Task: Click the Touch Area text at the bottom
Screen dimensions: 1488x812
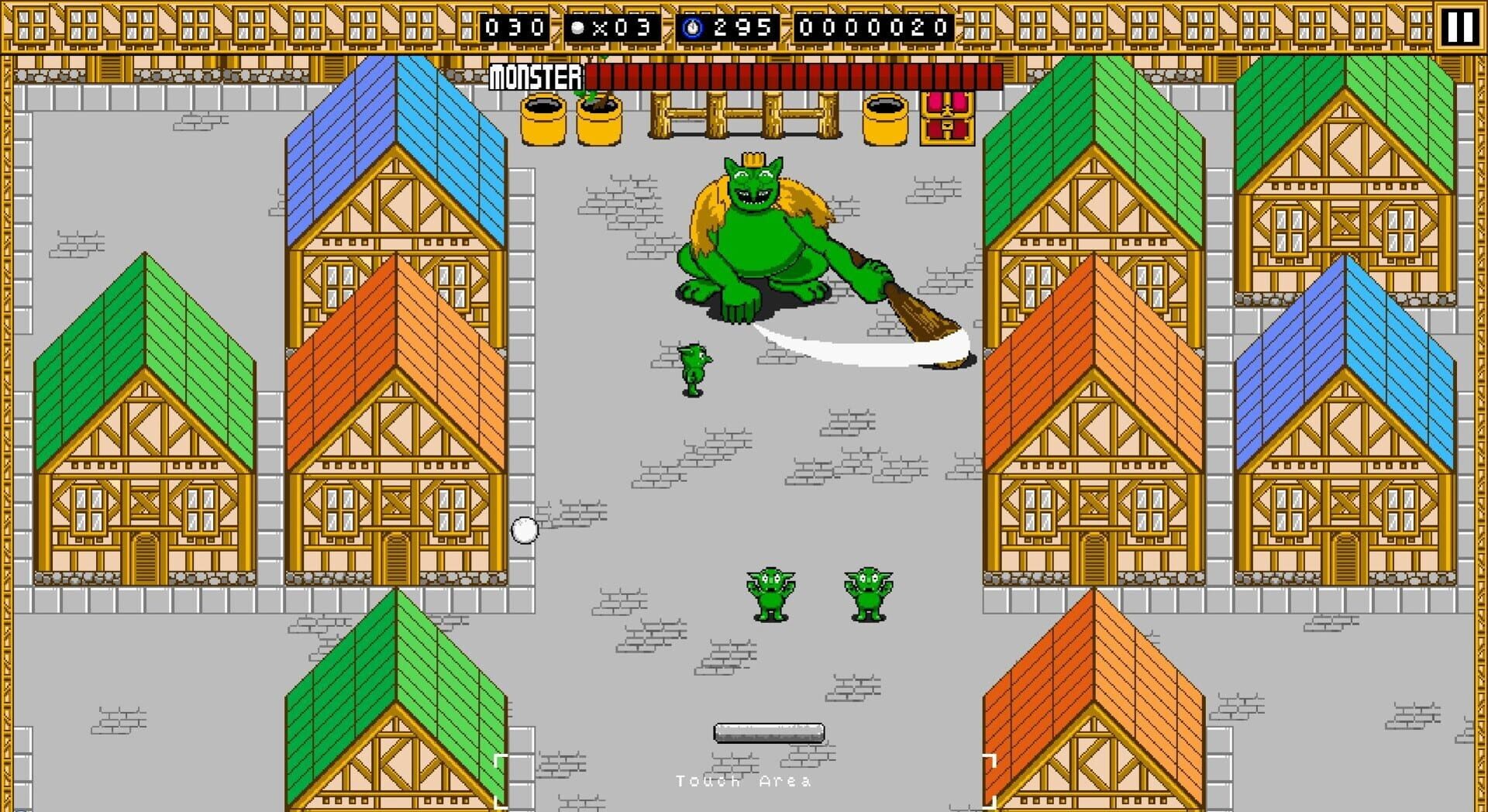Action: 742,780
